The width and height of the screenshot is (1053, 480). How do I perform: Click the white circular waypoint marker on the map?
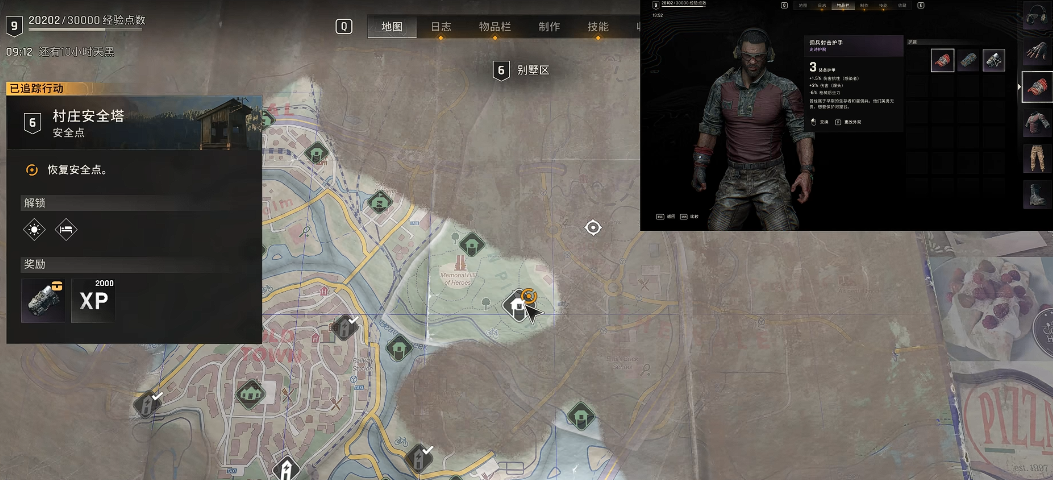click(593, 228)
